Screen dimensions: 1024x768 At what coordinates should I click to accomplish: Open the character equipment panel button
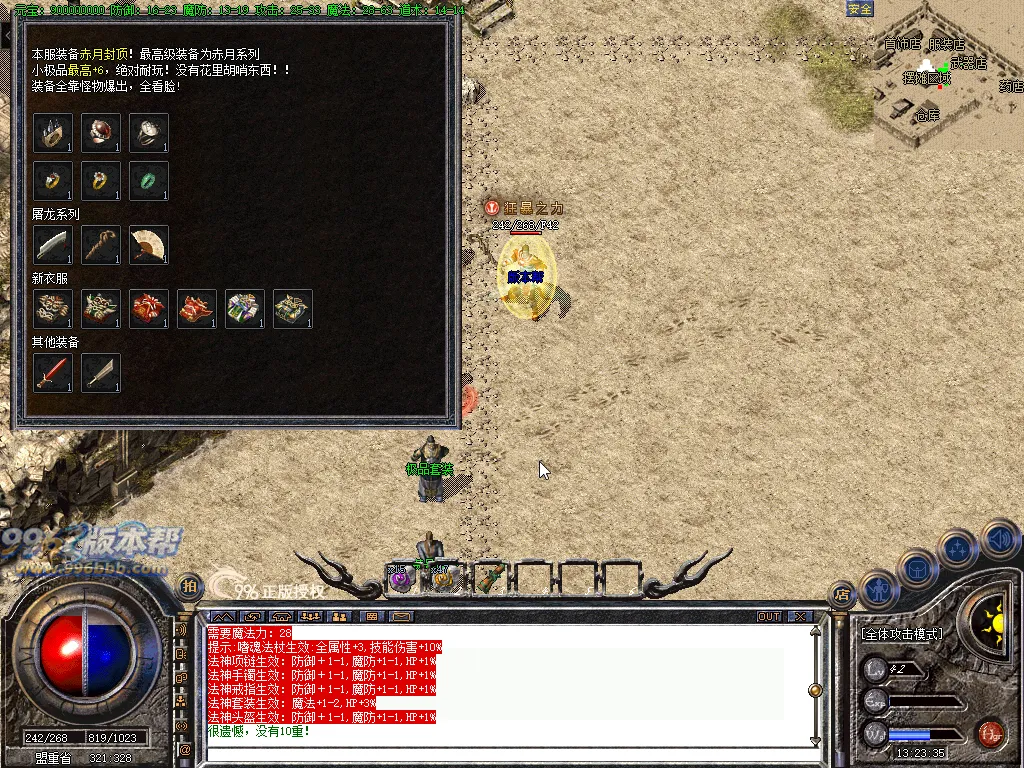tap(877, 590)
